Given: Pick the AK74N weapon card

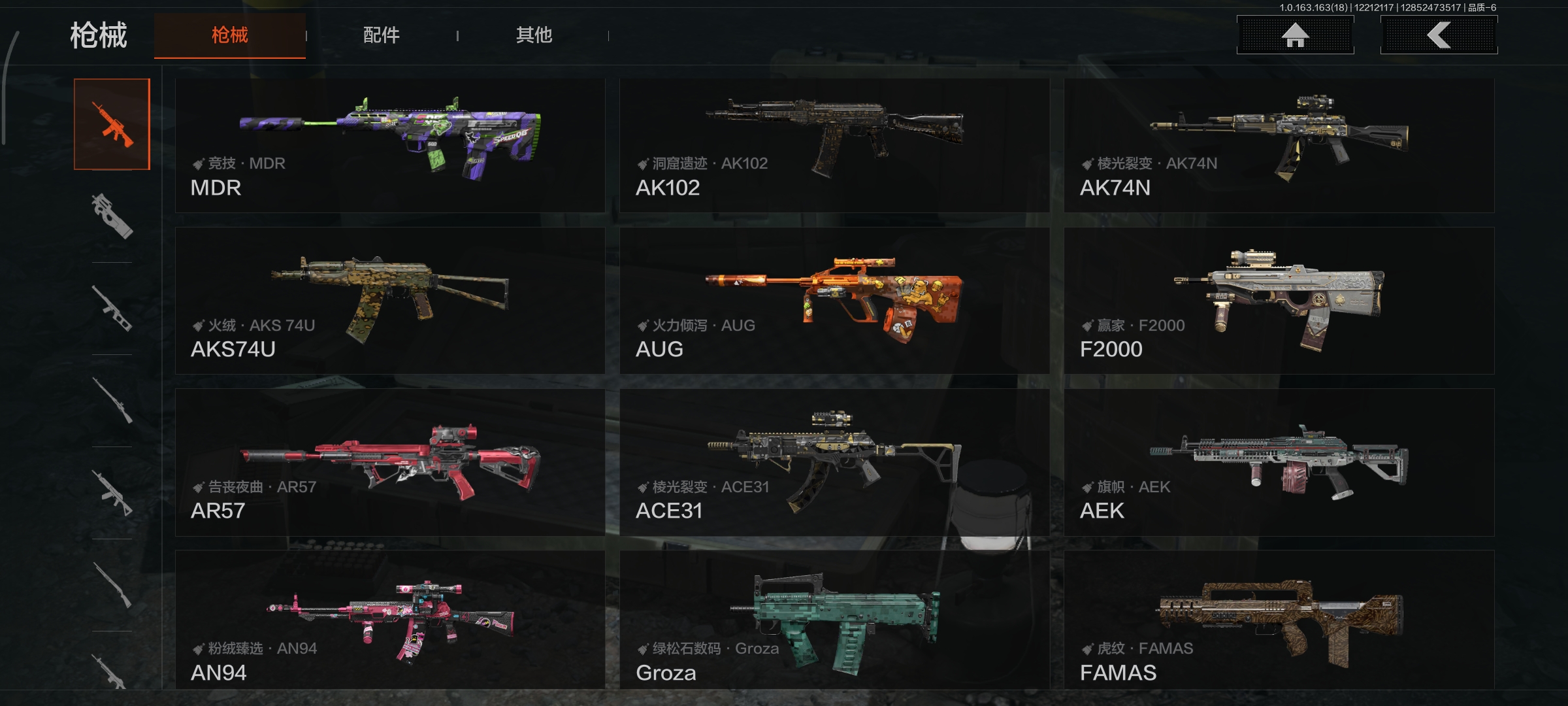Looking at the screenshot, I should tap(1279, 145).
